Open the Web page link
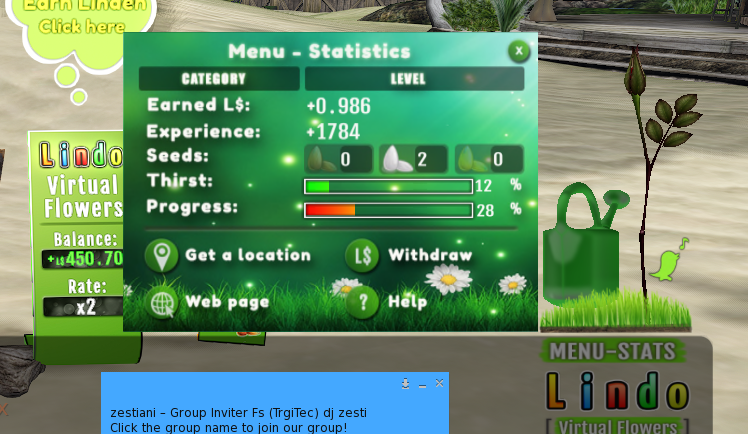 pos(207,301)
